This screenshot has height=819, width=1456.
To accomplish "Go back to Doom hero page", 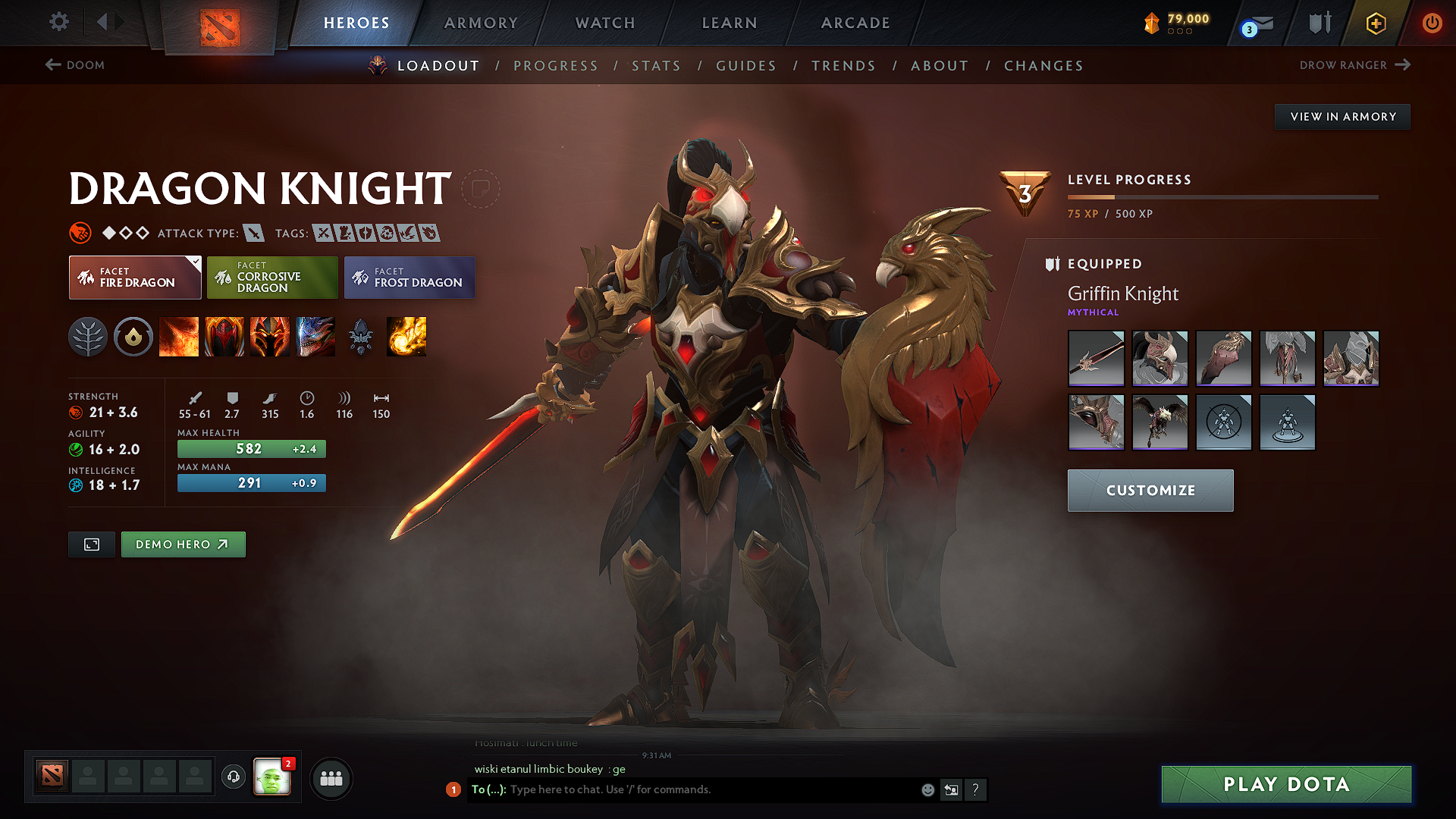I will [x=74, y=65].
